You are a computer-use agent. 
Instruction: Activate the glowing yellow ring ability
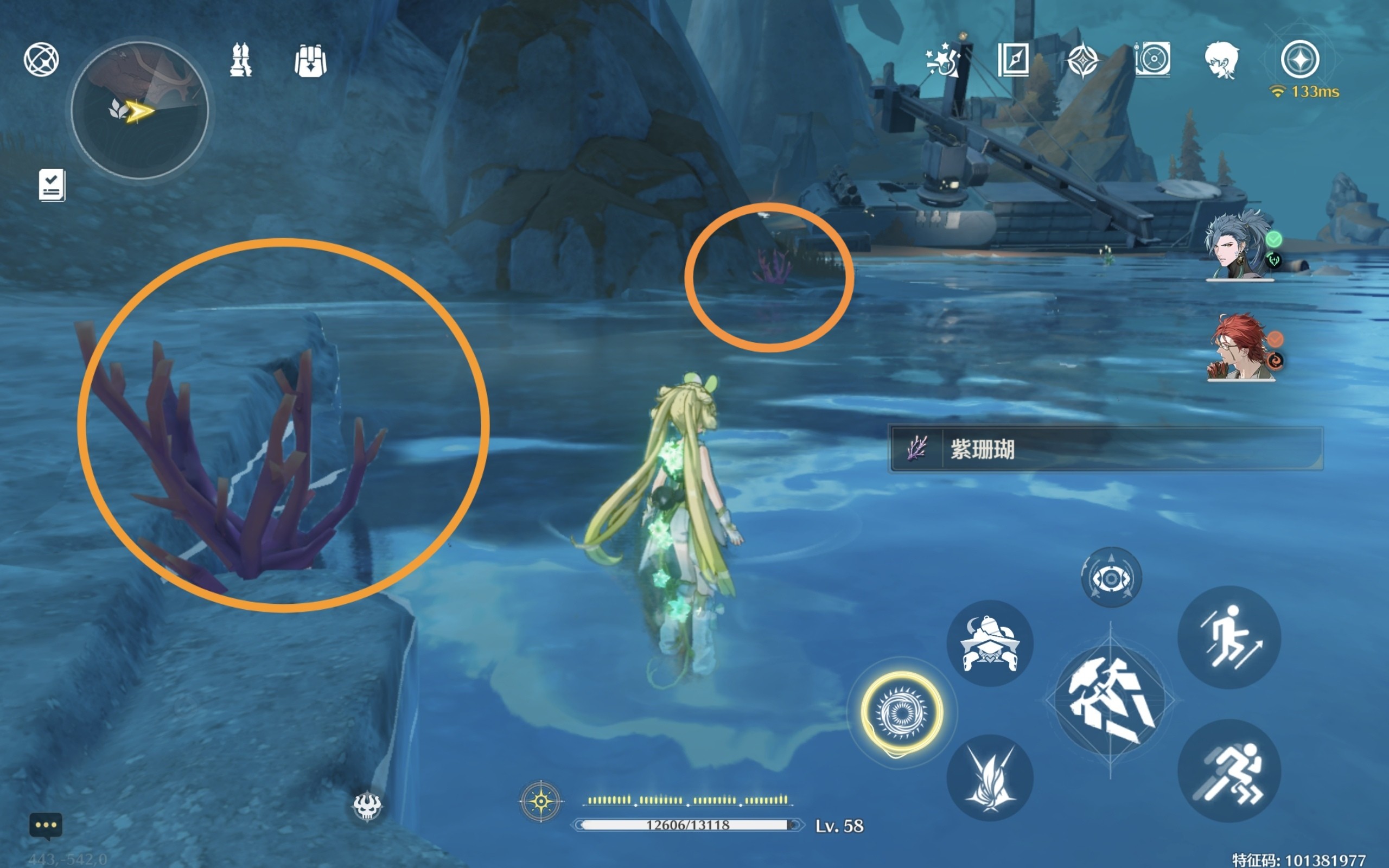[x=902, y=712]
